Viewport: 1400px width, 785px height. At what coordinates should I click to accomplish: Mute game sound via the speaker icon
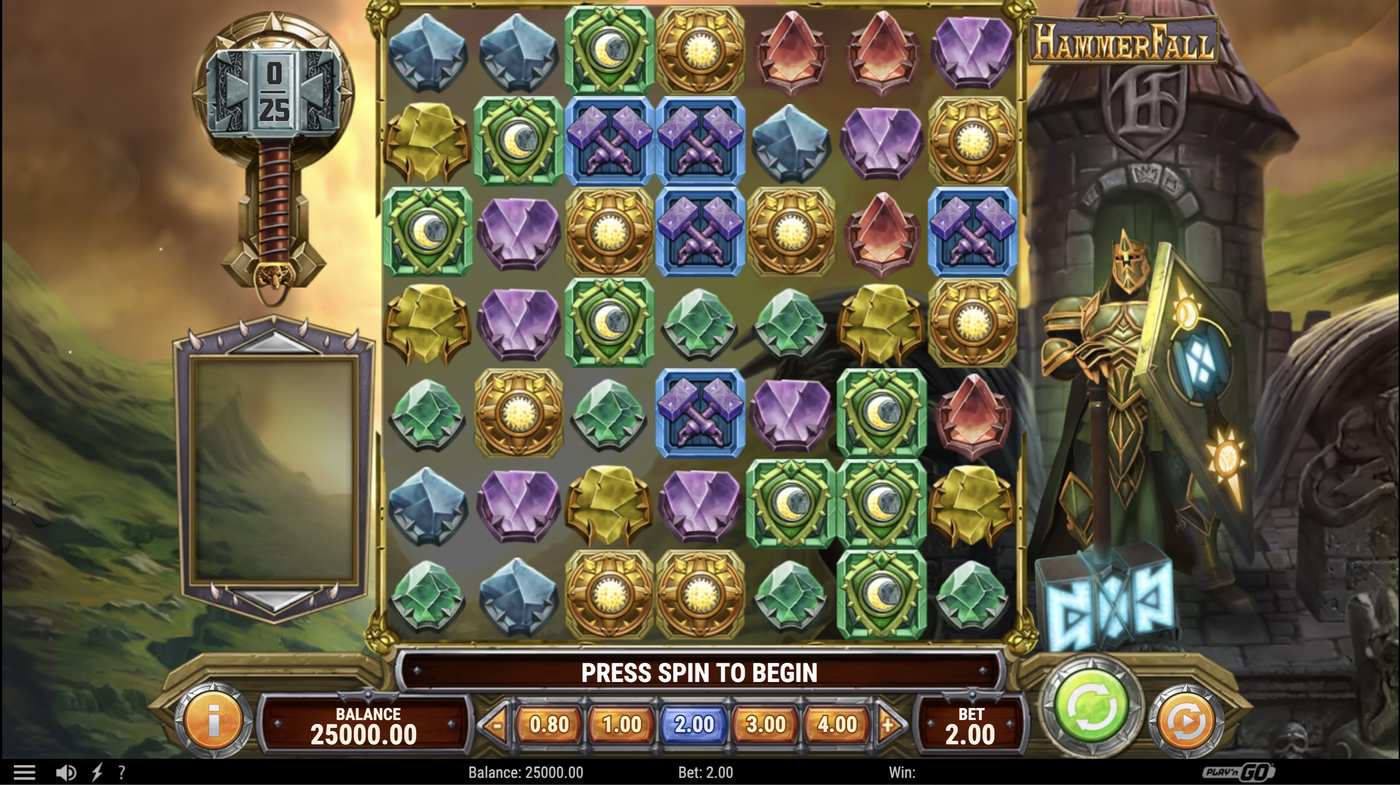point(66,771)
